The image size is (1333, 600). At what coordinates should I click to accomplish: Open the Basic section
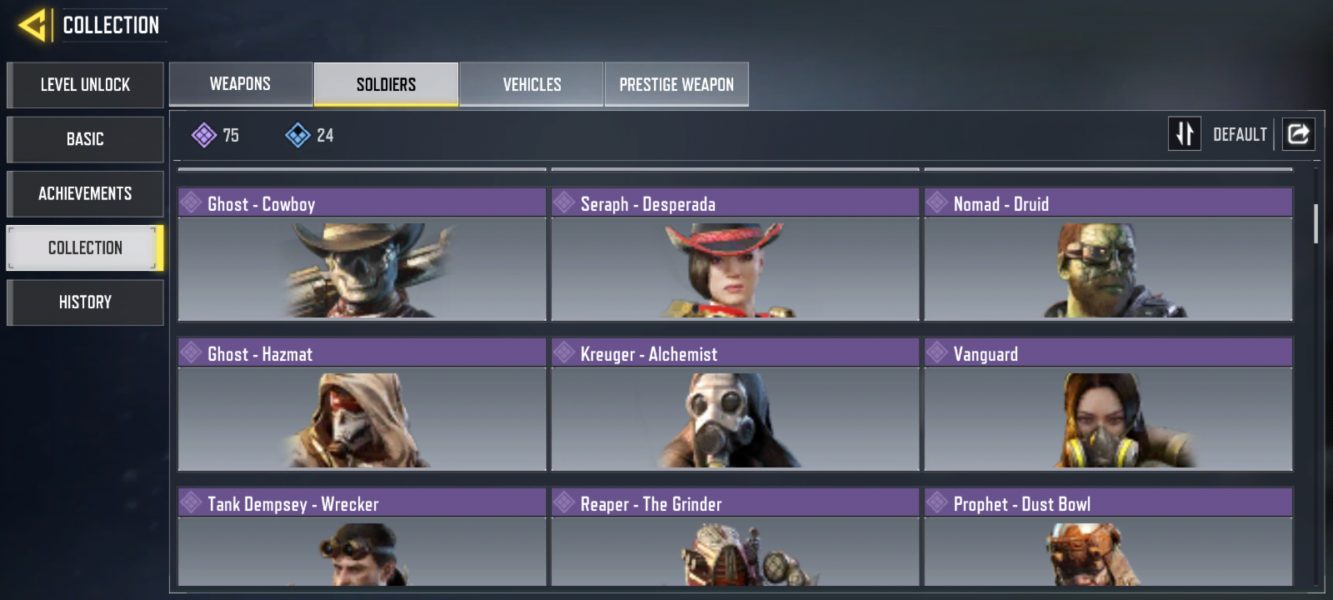coord(85,139)
